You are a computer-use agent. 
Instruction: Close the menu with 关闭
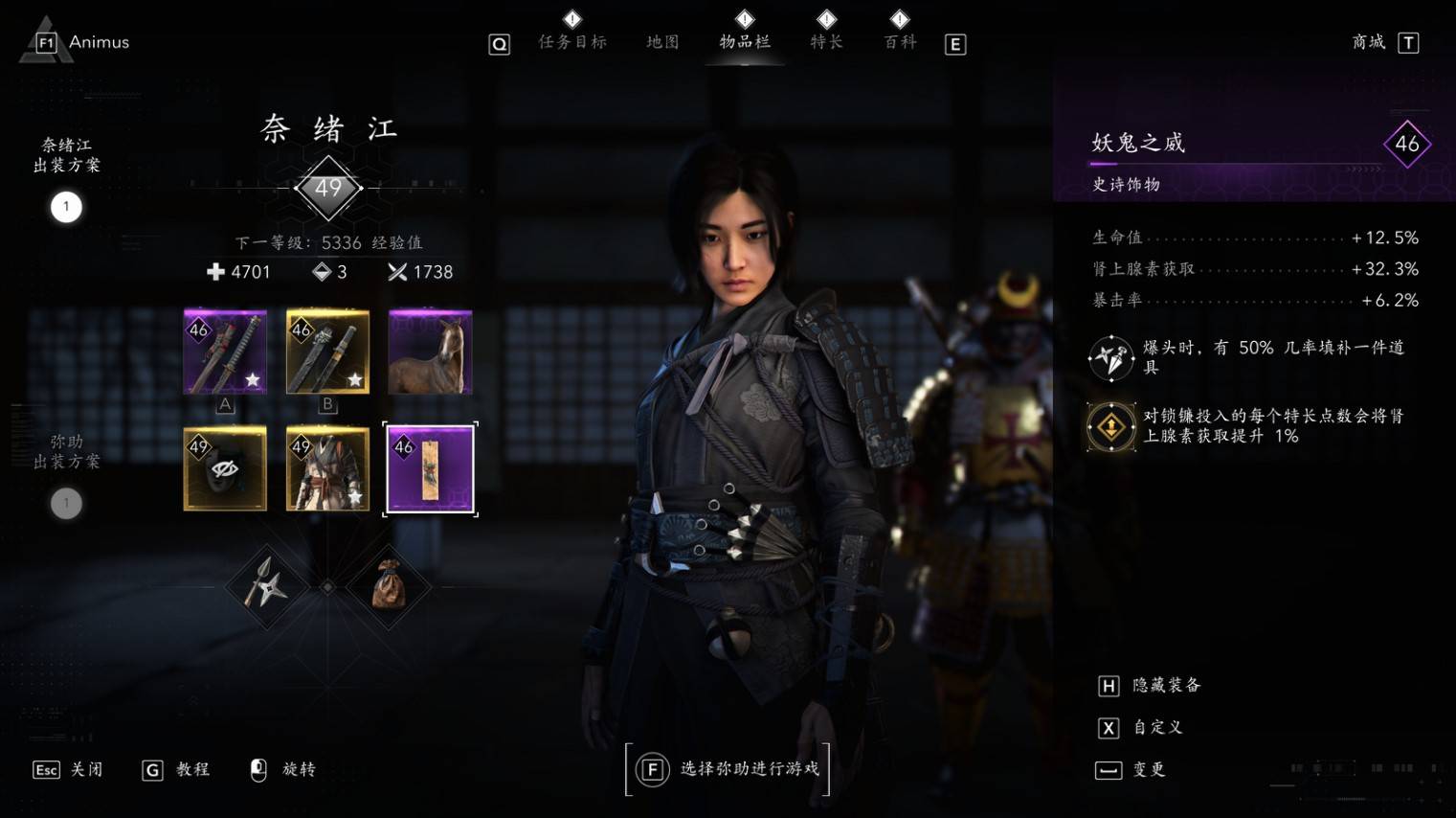tap(86, 769)
